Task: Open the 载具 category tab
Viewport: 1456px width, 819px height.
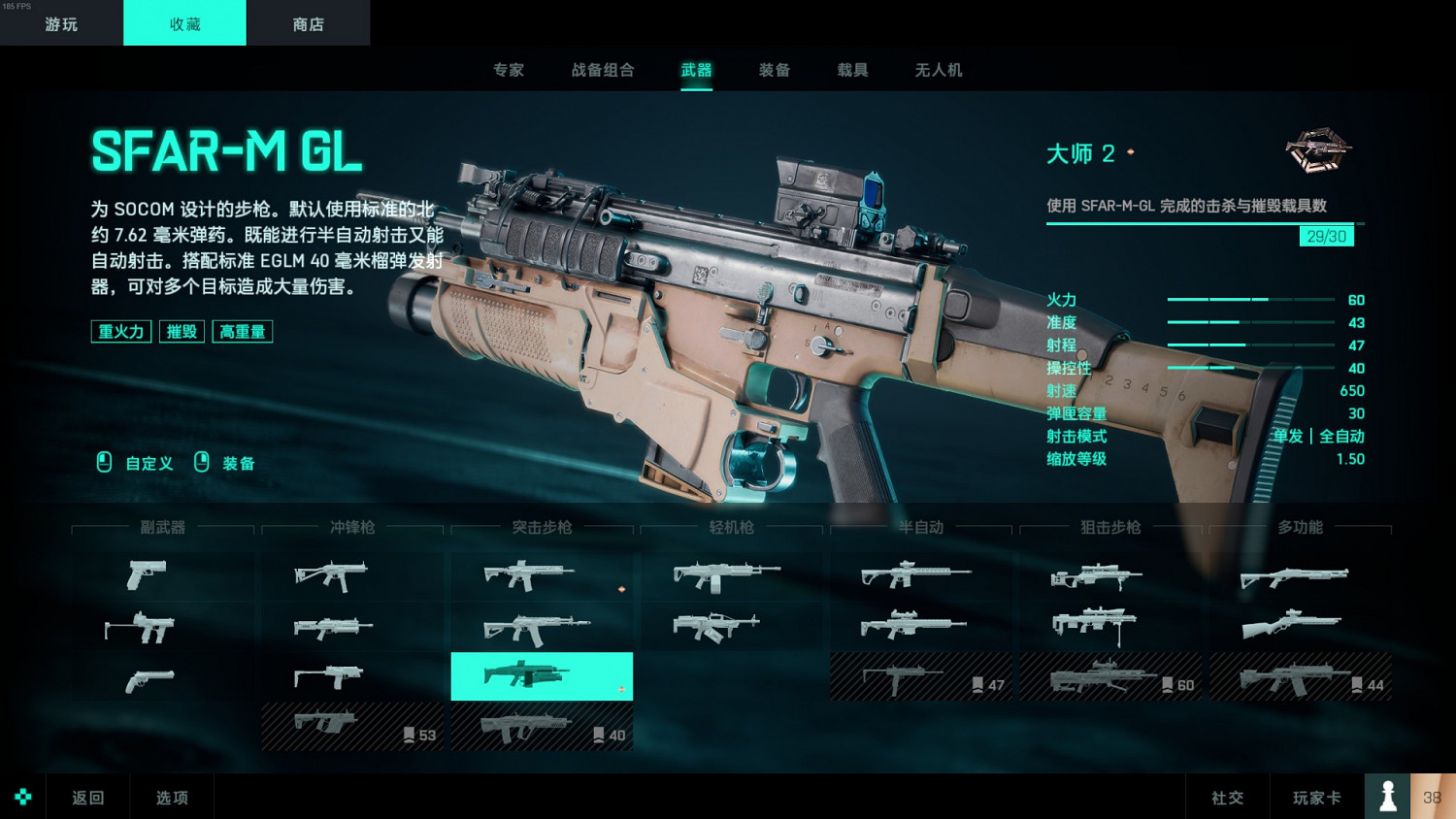Action: click(850, 69)
